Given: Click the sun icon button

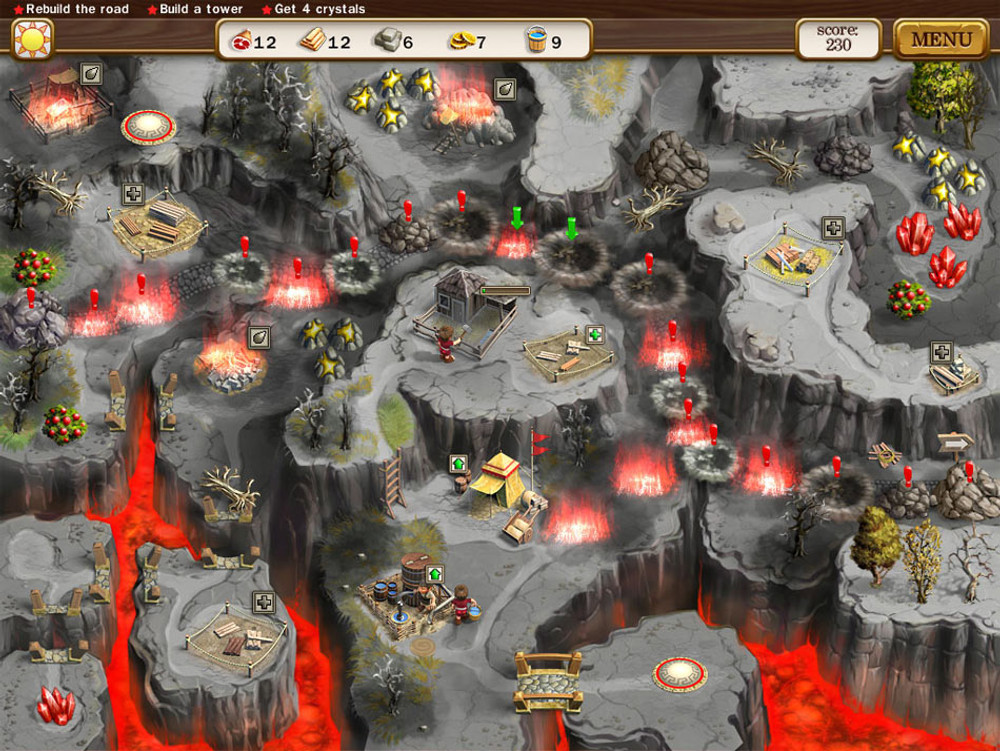Looking at the screenshot, I should pyautogui.click(x=32, y=39).
